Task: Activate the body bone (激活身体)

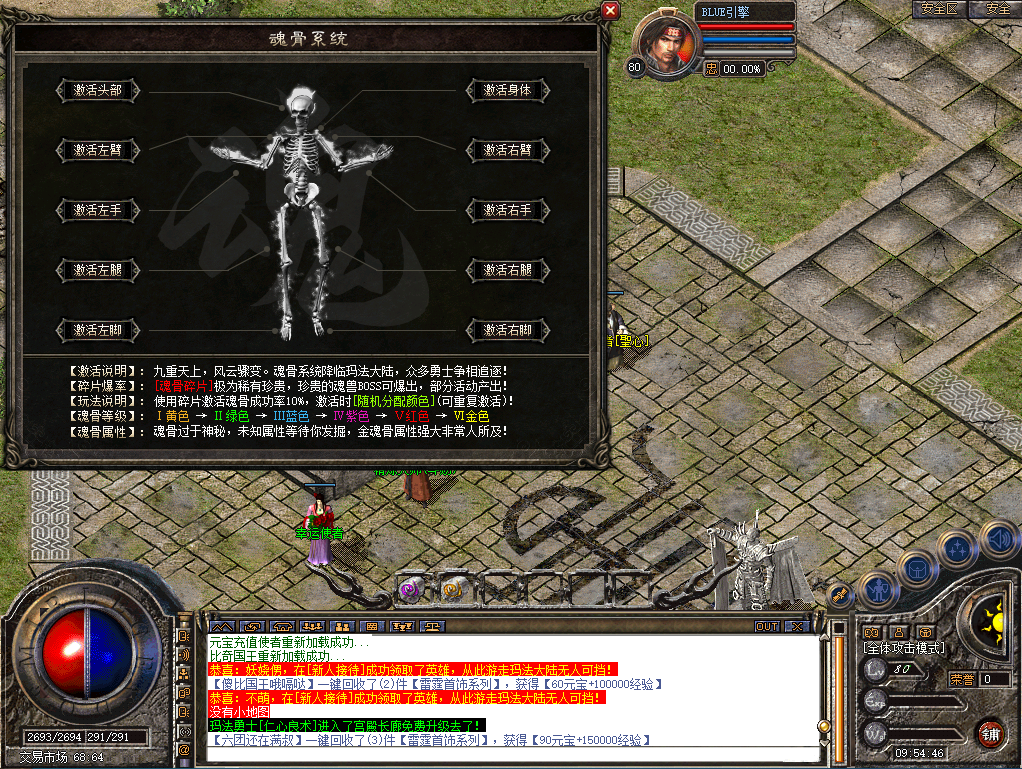Action: pyautogui.click(x=508, y=90)
